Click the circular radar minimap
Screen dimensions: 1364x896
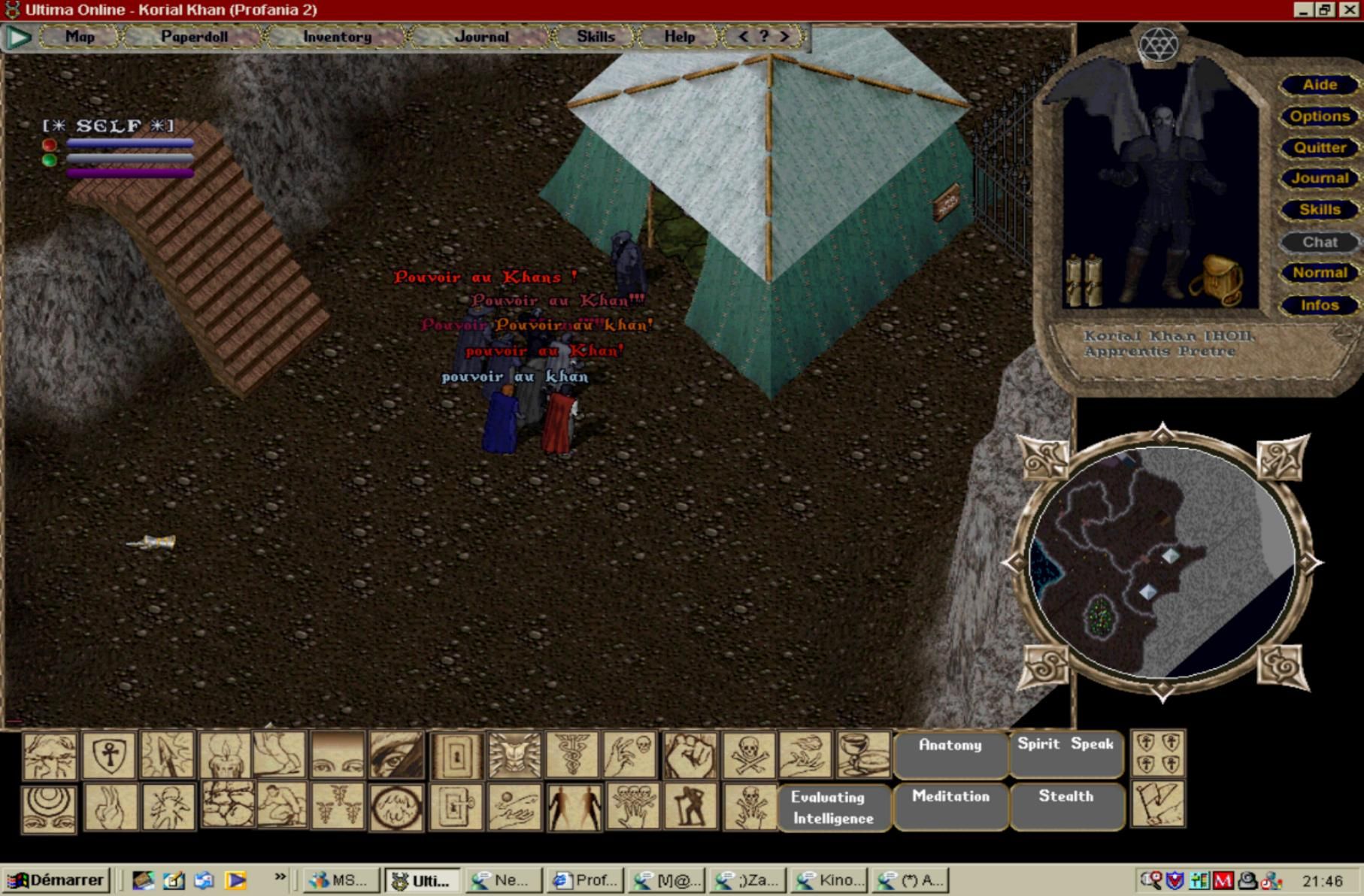1161,562
